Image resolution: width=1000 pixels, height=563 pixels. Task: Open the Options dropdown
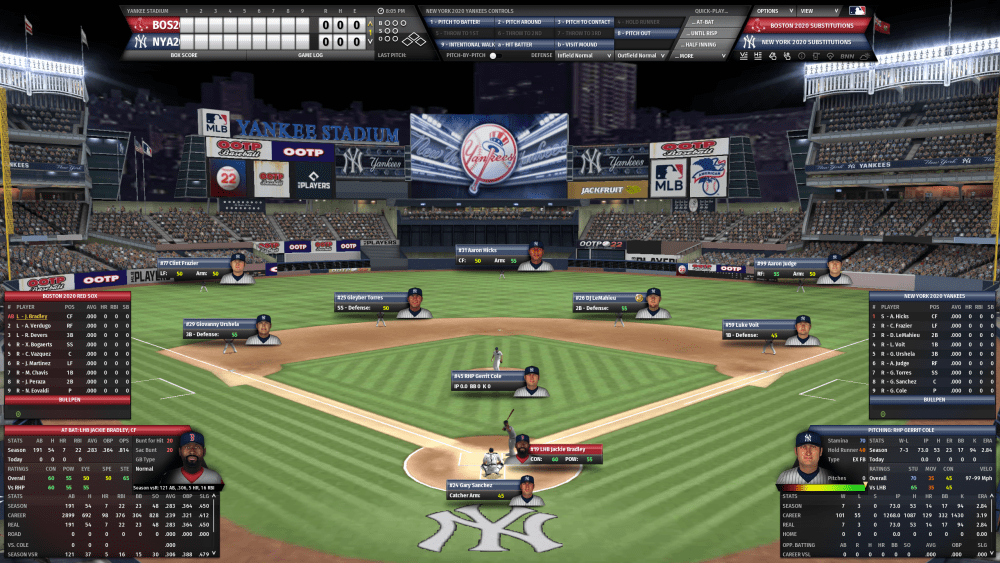pos(768,11)
